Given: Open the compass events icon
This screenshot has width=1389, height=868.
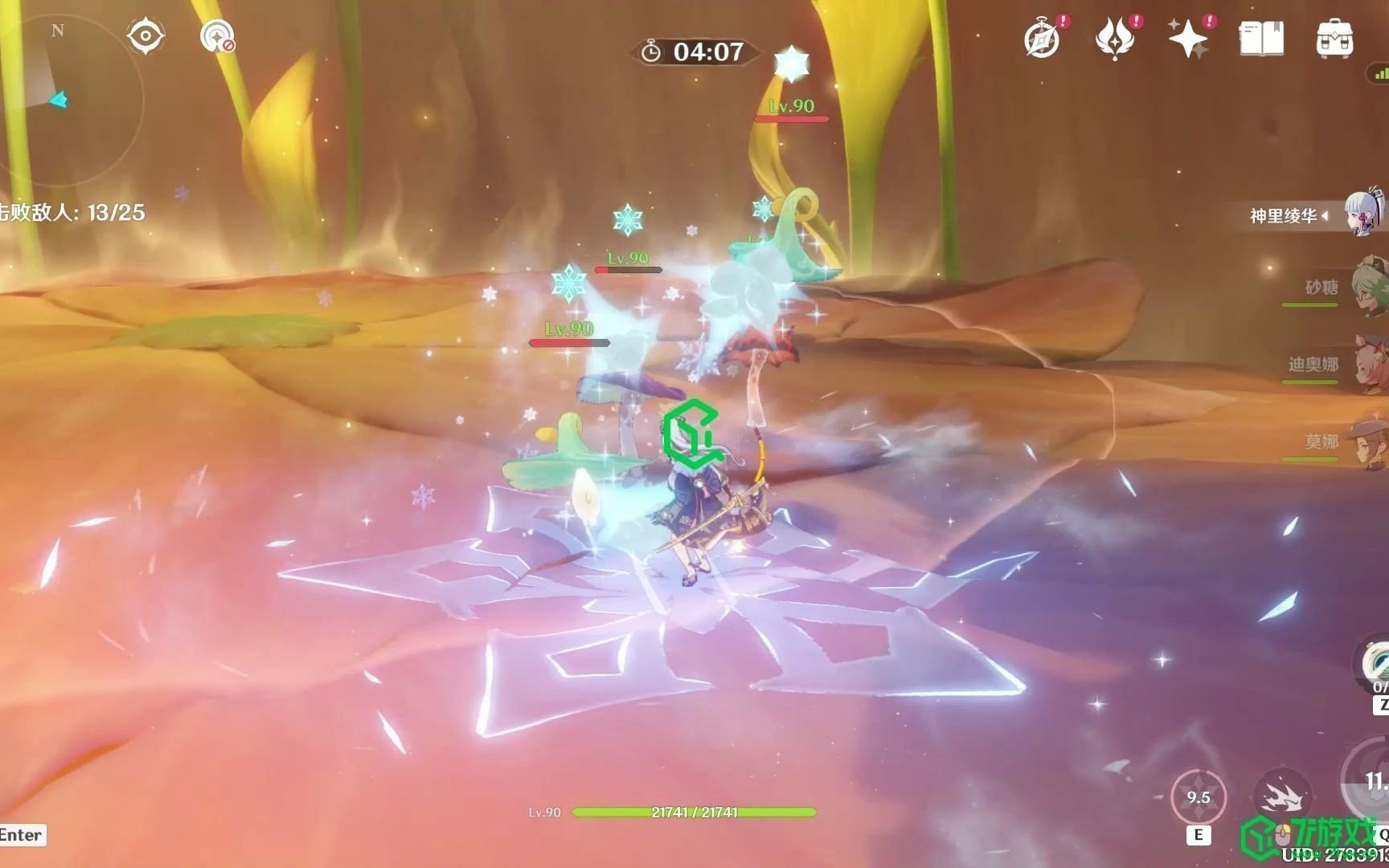Looking at the screenshot, I should (x=1042, y=39).
